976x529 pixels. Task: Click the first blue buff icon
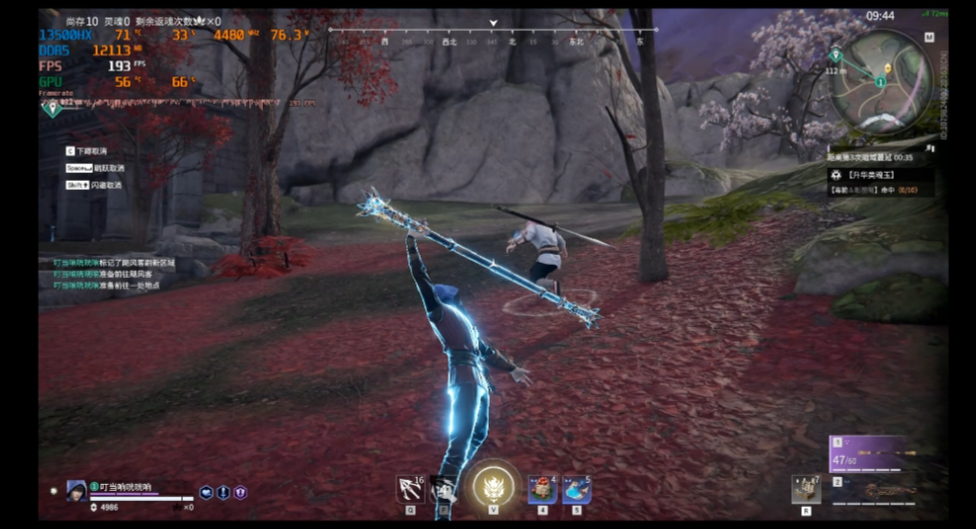[206, 492]
